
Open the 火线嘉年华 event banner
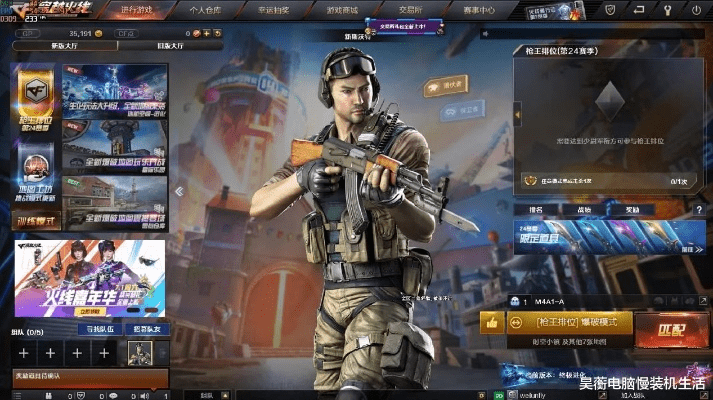[x=89, y=278]
